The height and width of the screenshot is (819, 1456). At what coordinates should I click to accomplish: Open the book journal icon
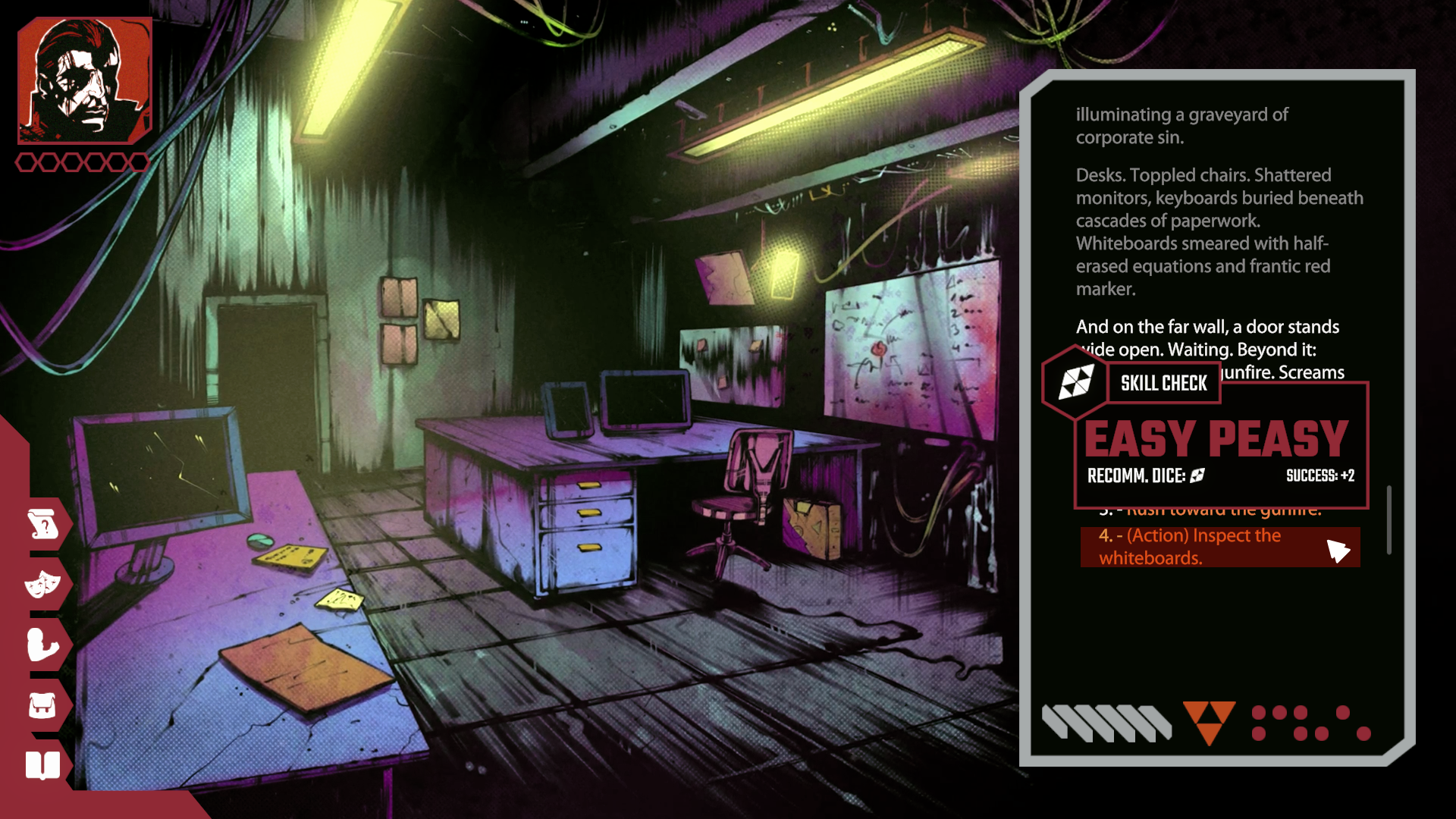43,765
